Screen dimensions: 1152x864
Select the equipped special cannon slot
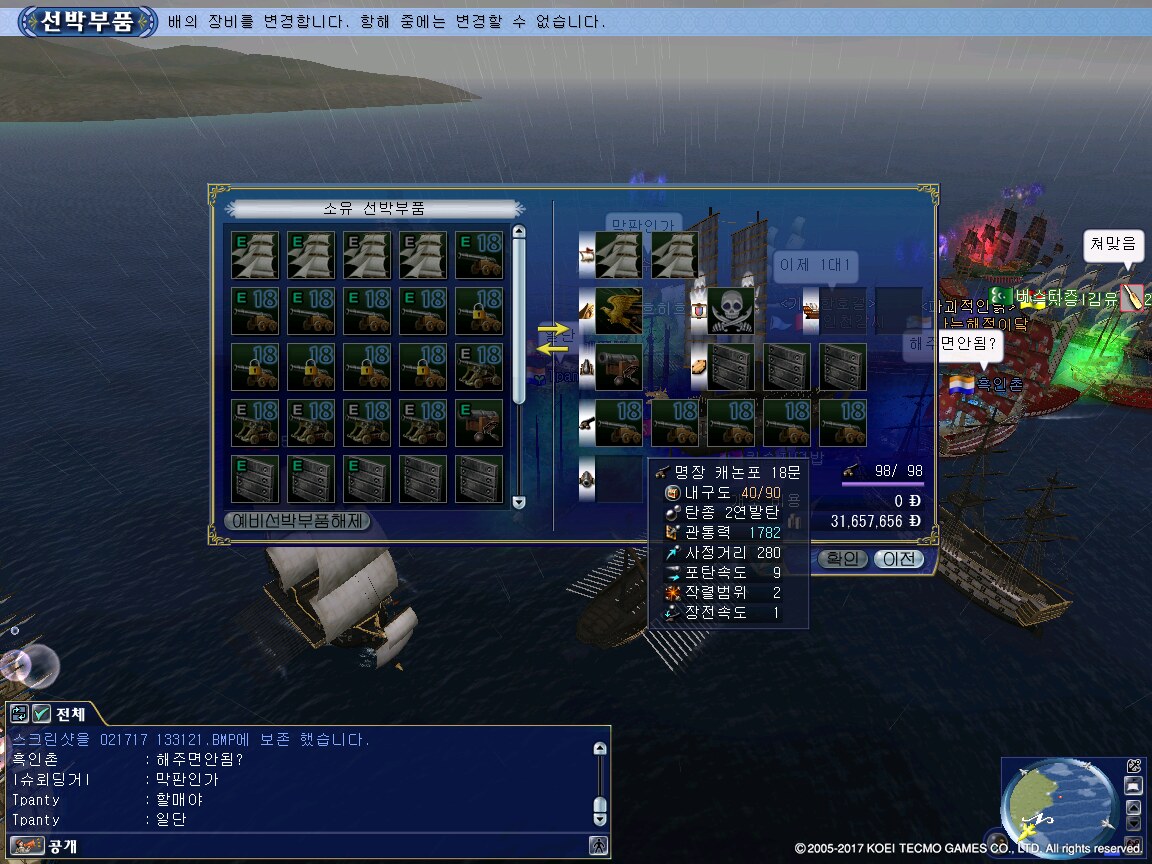[618, 366]
